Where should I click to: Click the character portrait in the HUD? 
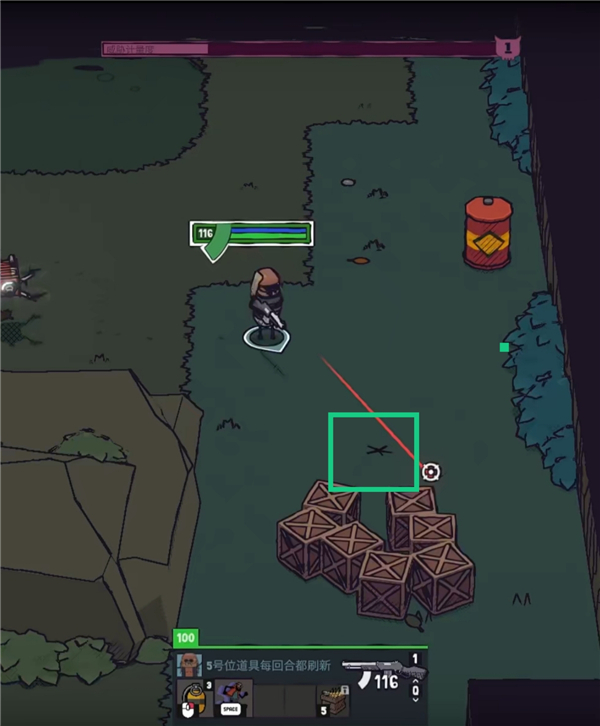[186, 664]
